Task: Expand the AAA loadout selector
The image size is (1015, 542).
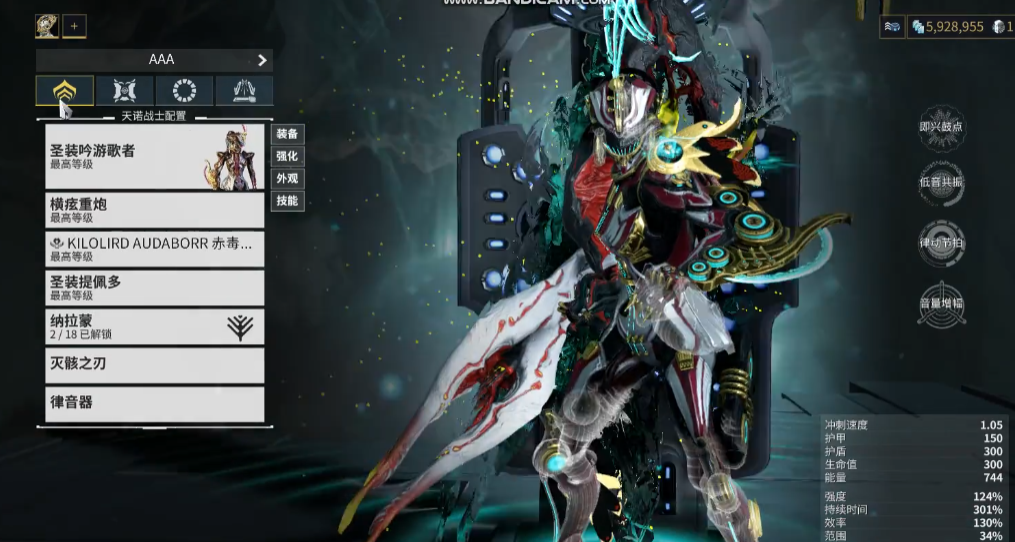Action: 155,60
